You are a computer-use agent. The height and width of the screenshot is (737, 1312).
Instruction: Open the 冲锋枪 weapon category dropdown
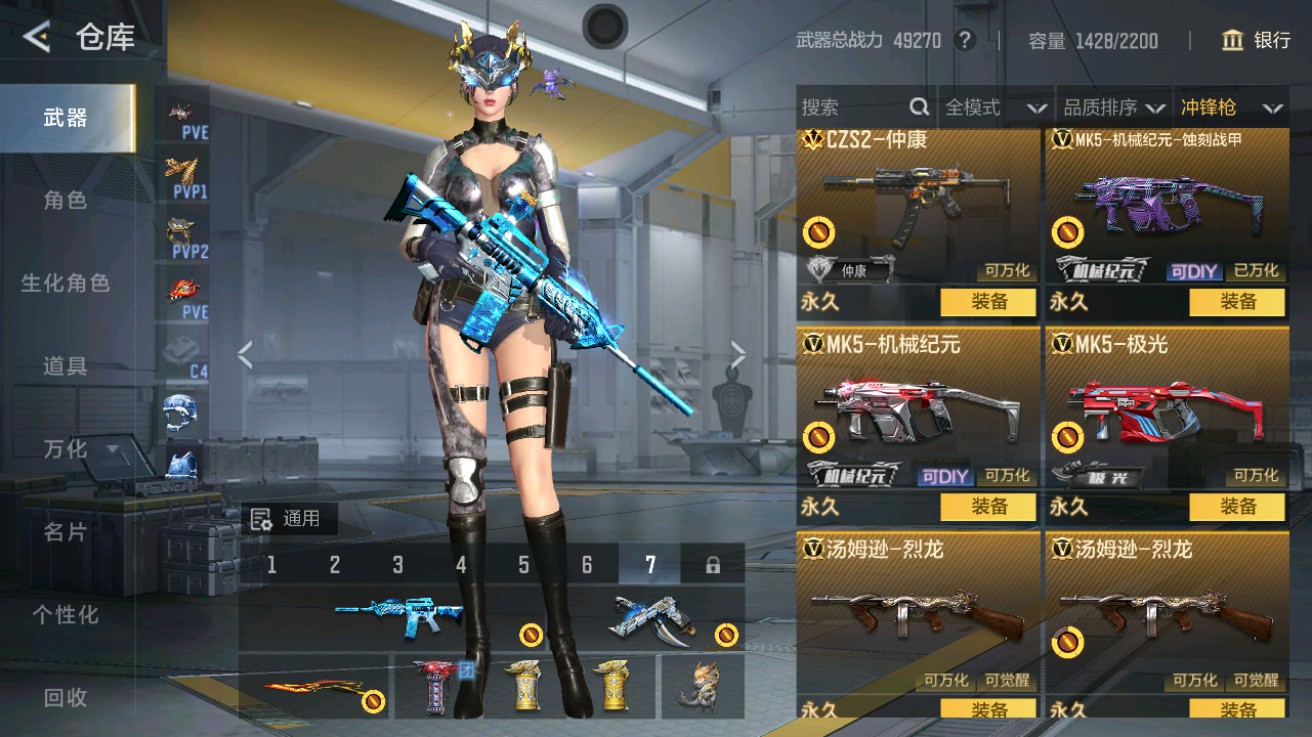coord(1225,107)
